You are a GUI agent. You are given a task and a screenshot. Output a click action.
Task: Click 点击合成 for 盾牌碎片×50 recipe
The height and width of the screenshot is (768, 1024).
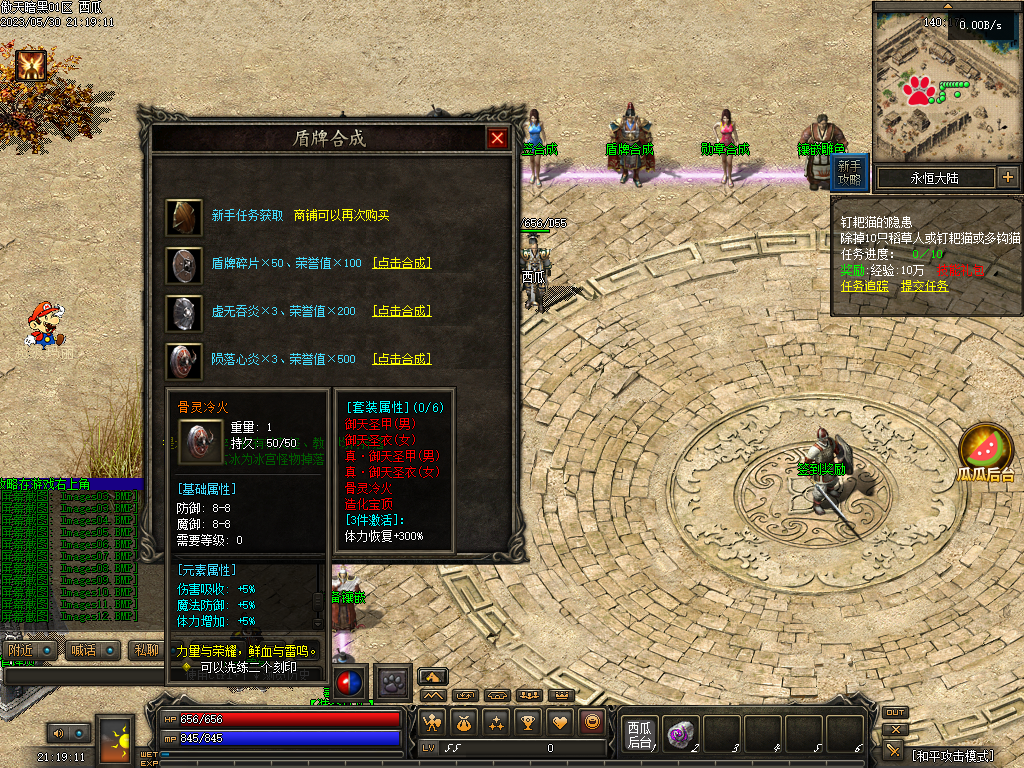pyautogui.click(x=402, y=263)
